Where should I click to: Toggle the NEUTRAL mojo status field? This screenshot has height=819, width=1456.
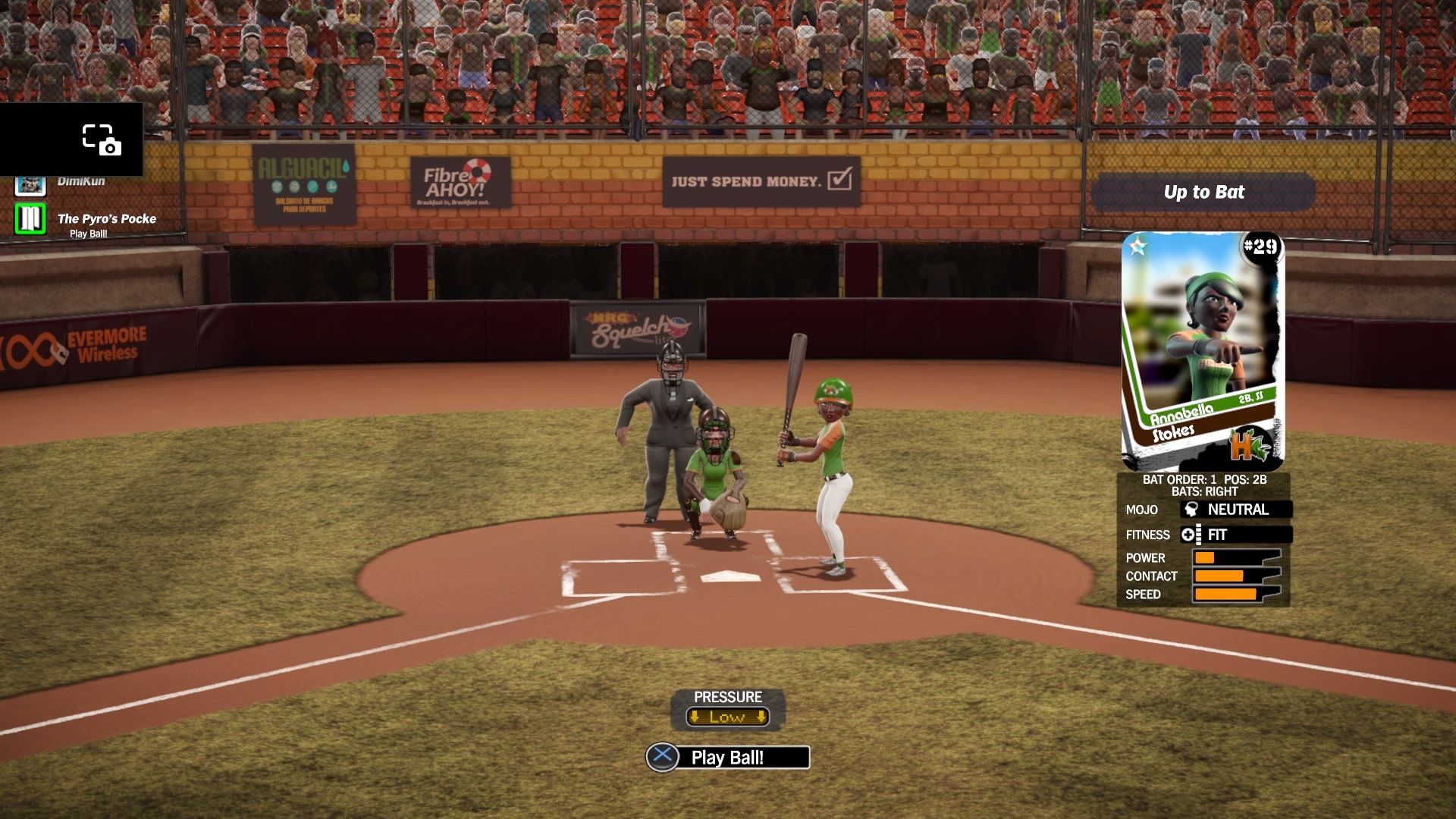(x=1236, y=510)
